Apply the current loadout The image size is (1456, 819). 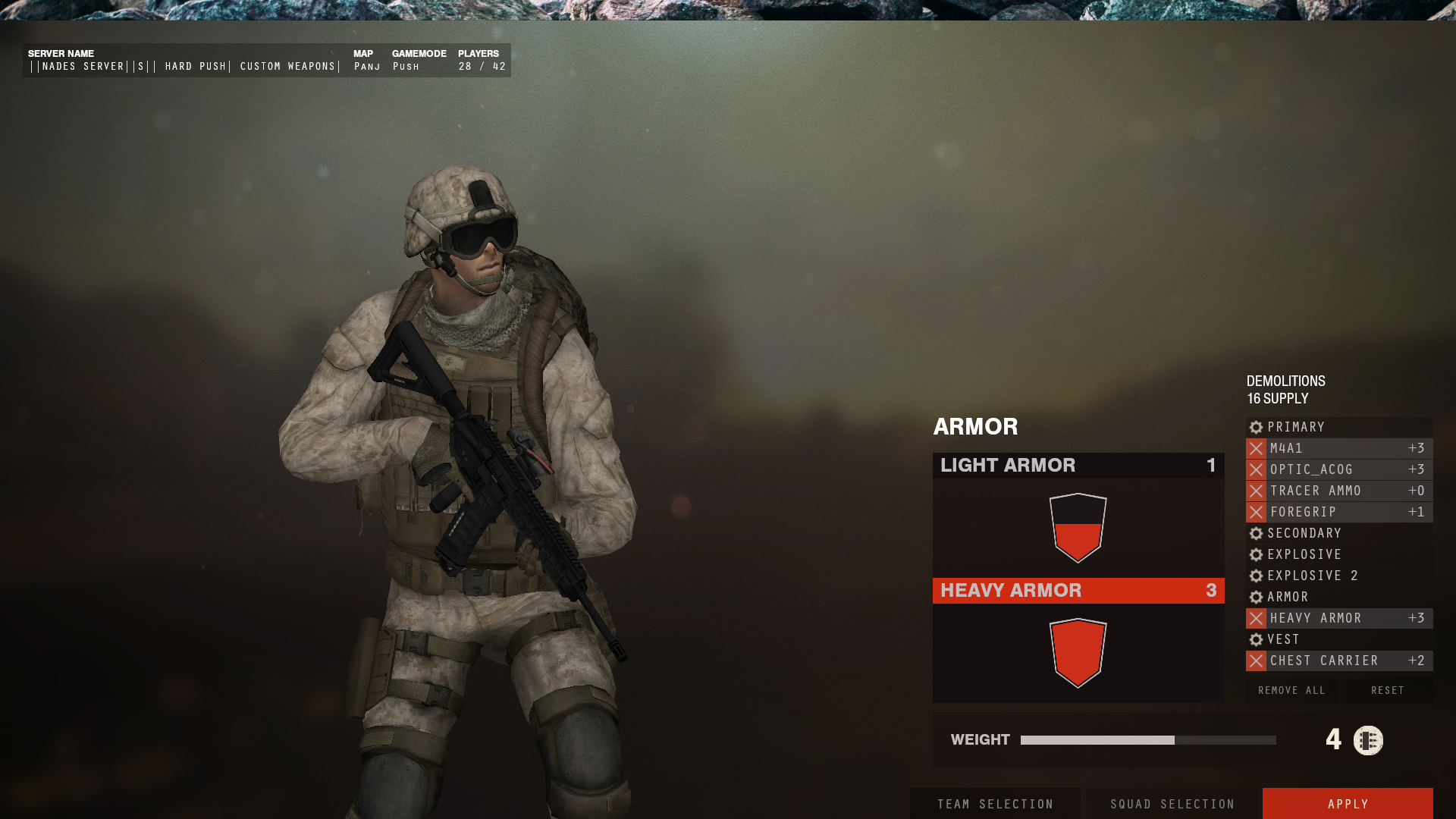tap(1348, 804)
